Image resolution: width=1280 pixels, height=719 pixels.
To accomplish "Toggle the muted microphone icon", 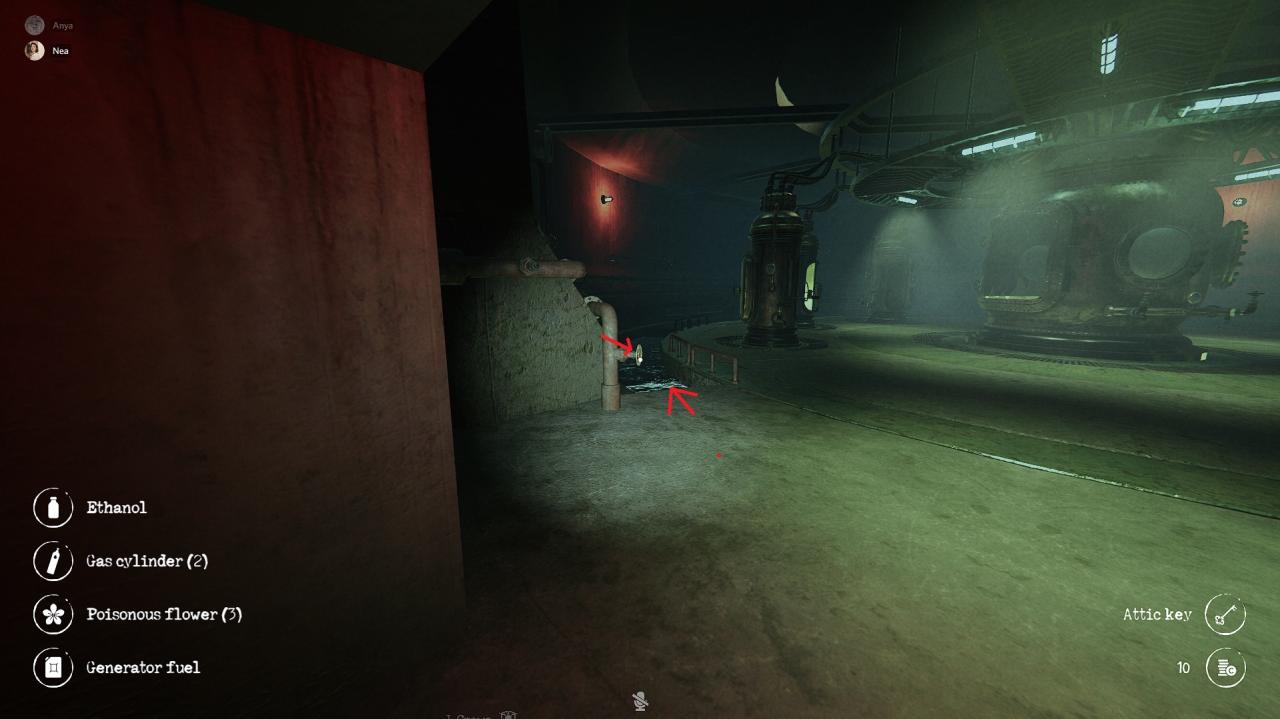I will (640, 702).
